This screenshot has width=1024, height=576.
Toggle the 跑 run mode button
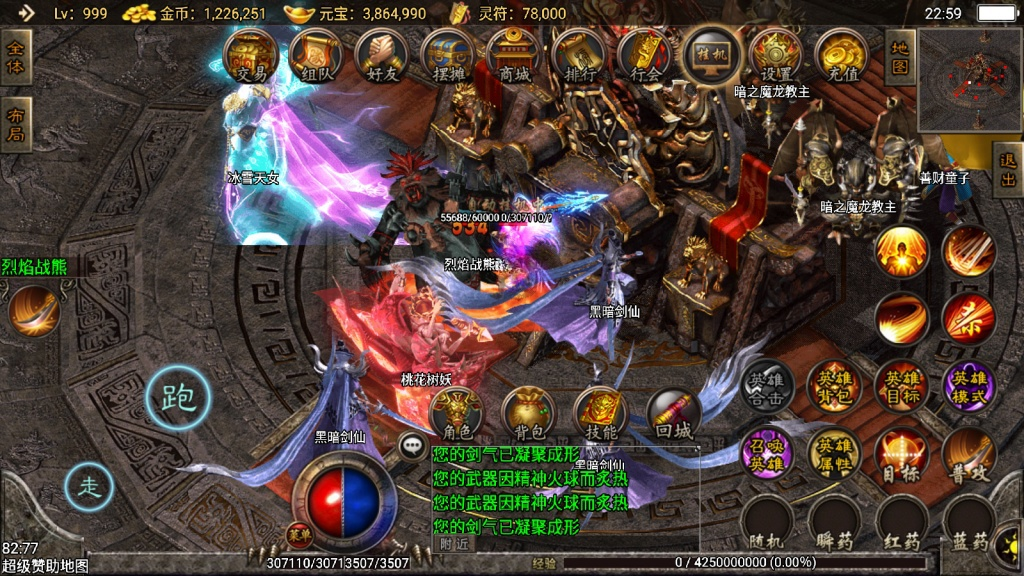point(178,397)
